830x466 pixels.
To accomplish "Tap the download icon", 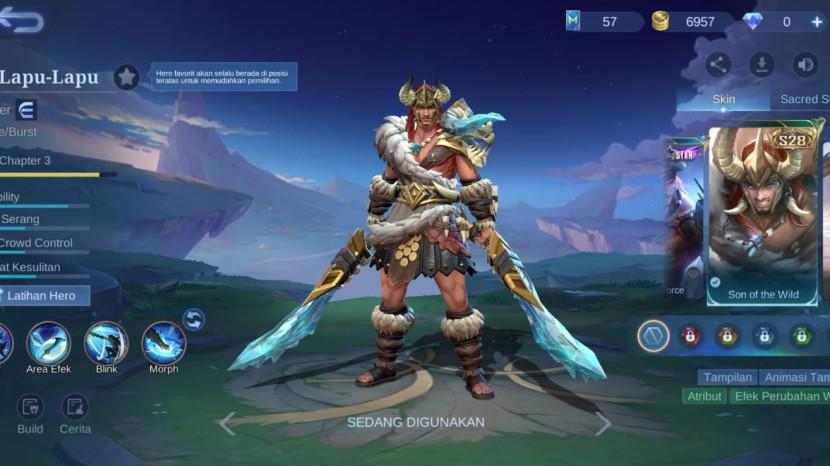I will coord(762,65).
